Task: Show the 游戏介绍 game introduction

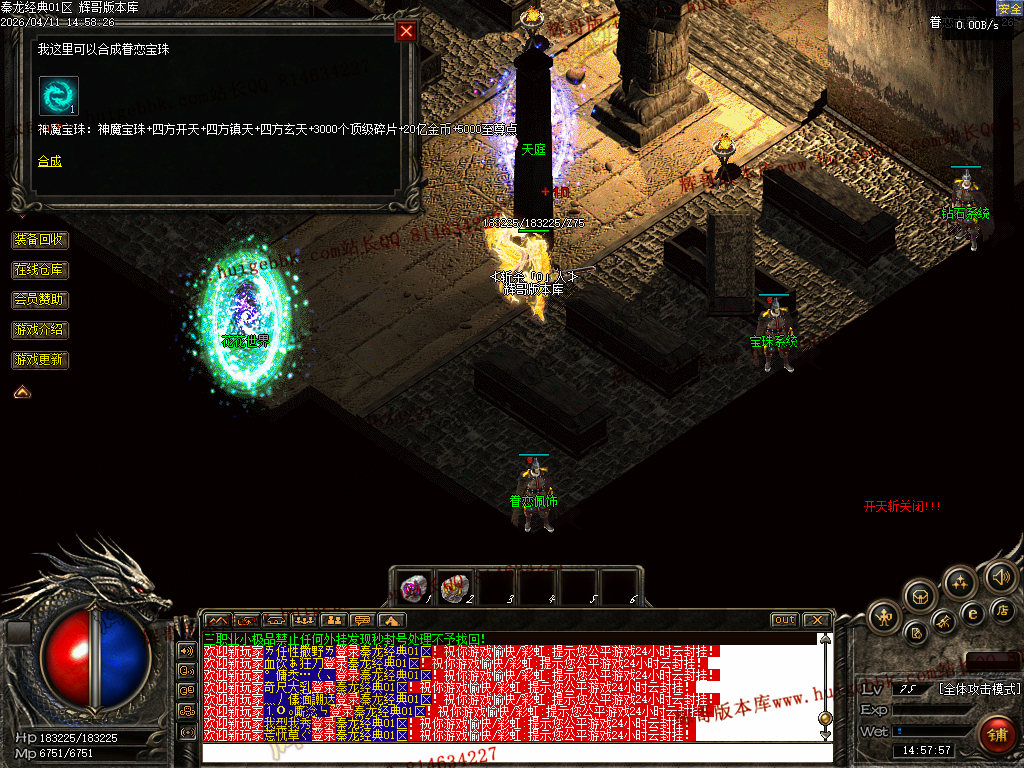Action: (x=40, y=330)
